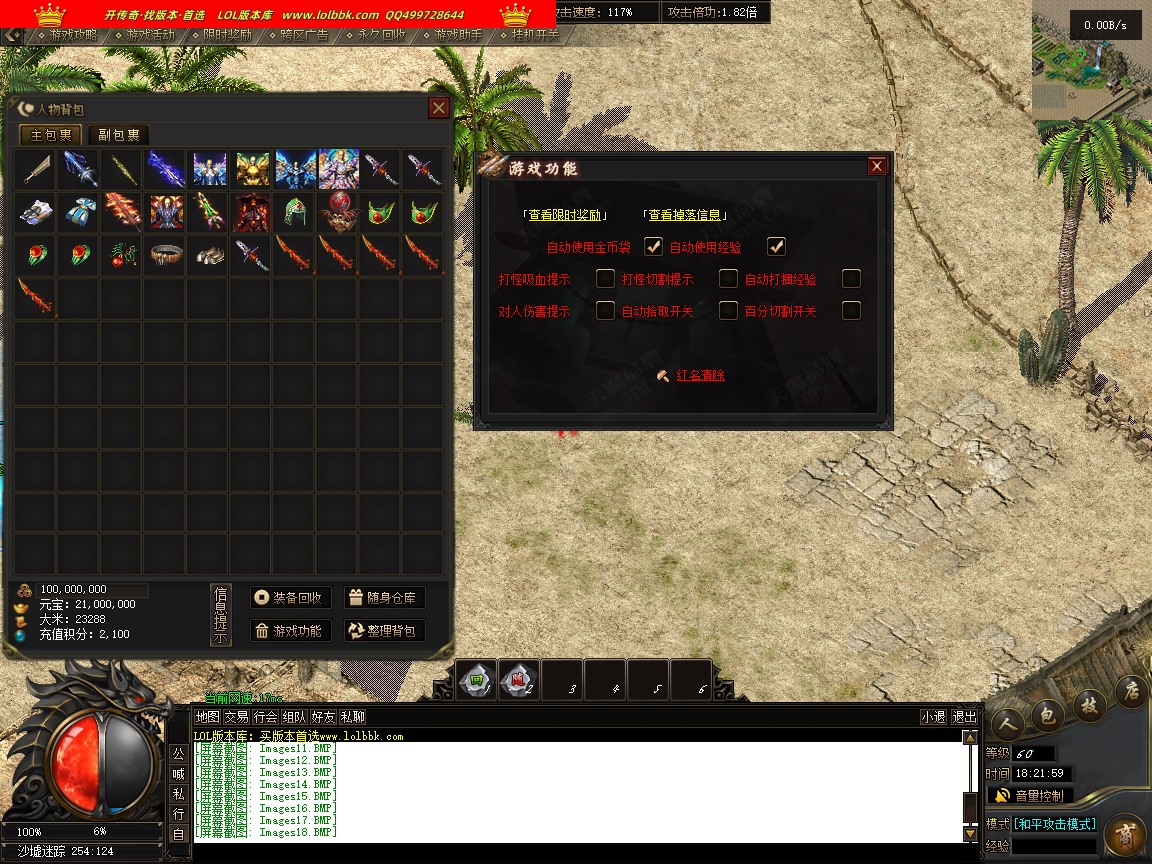Select the 挂机开关 top menu entry
1152x864 pixels.
[534, 34]
